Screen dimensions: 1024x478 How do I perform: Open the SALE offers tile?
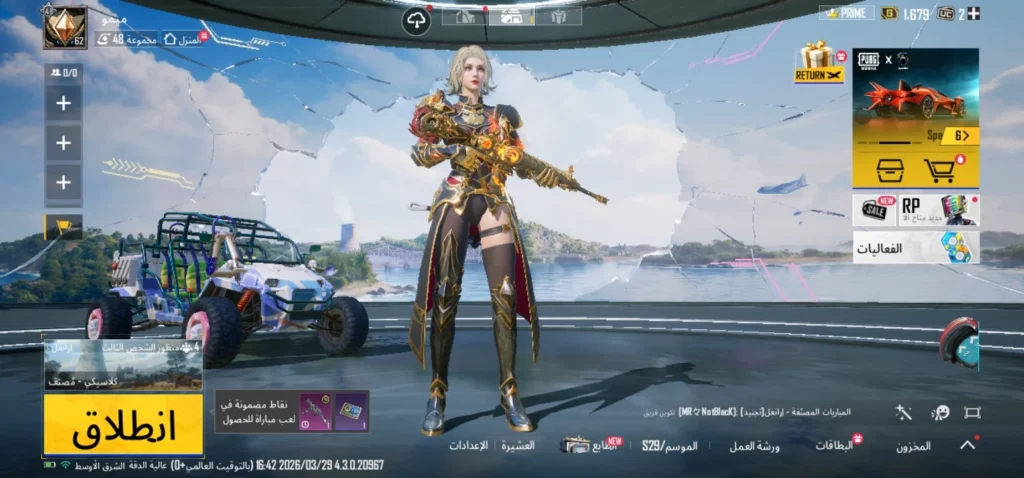click(x=875, y=210)
